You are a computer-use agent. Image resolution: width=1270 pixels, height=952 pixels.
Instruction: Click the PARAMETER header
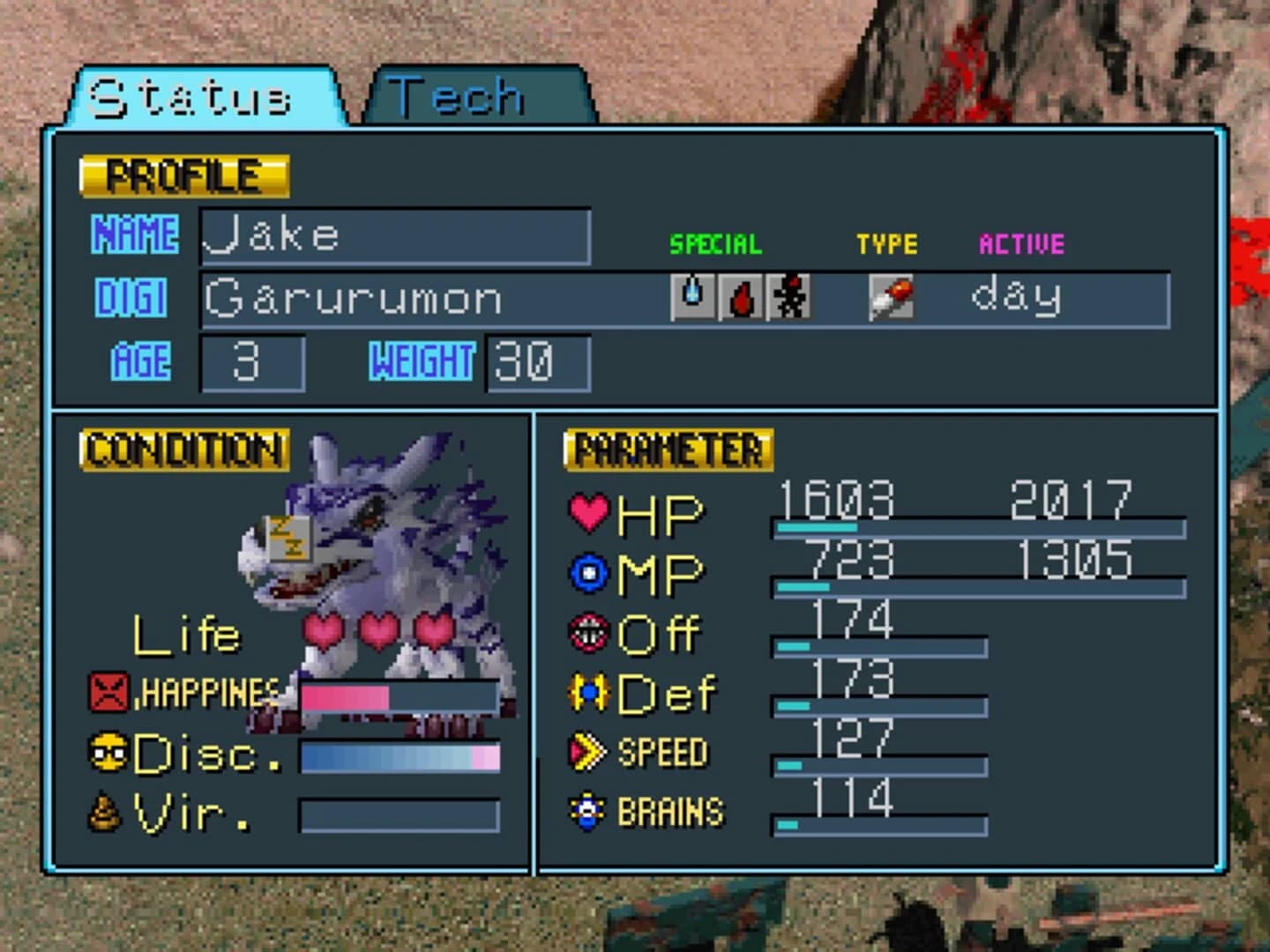(x=670, y=450)
